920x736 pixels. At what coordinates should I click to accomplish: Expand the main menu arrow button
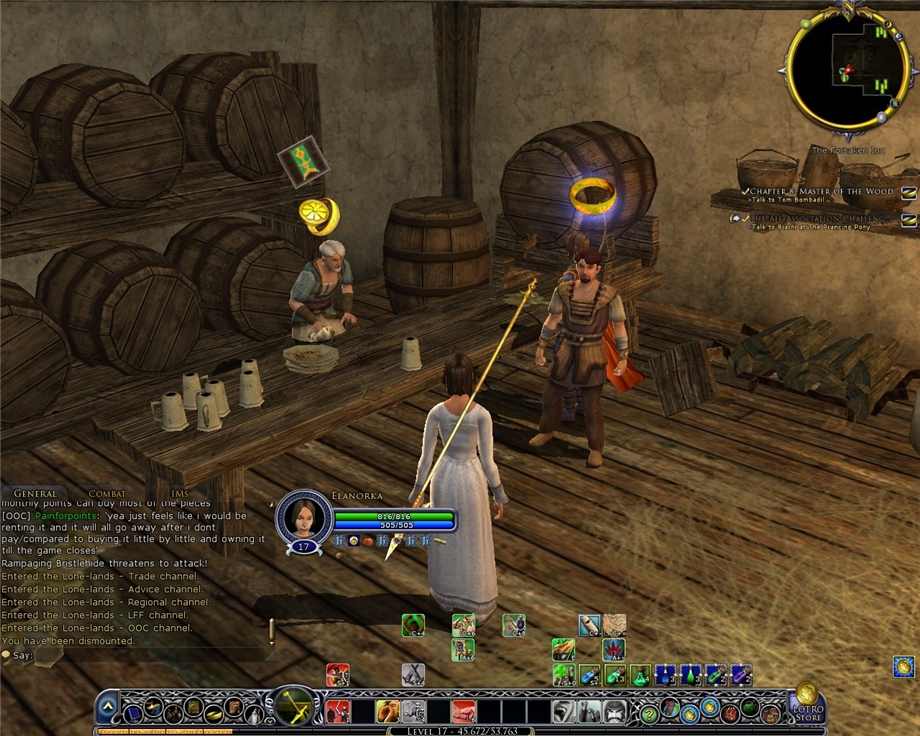click(x=108, y=709)
